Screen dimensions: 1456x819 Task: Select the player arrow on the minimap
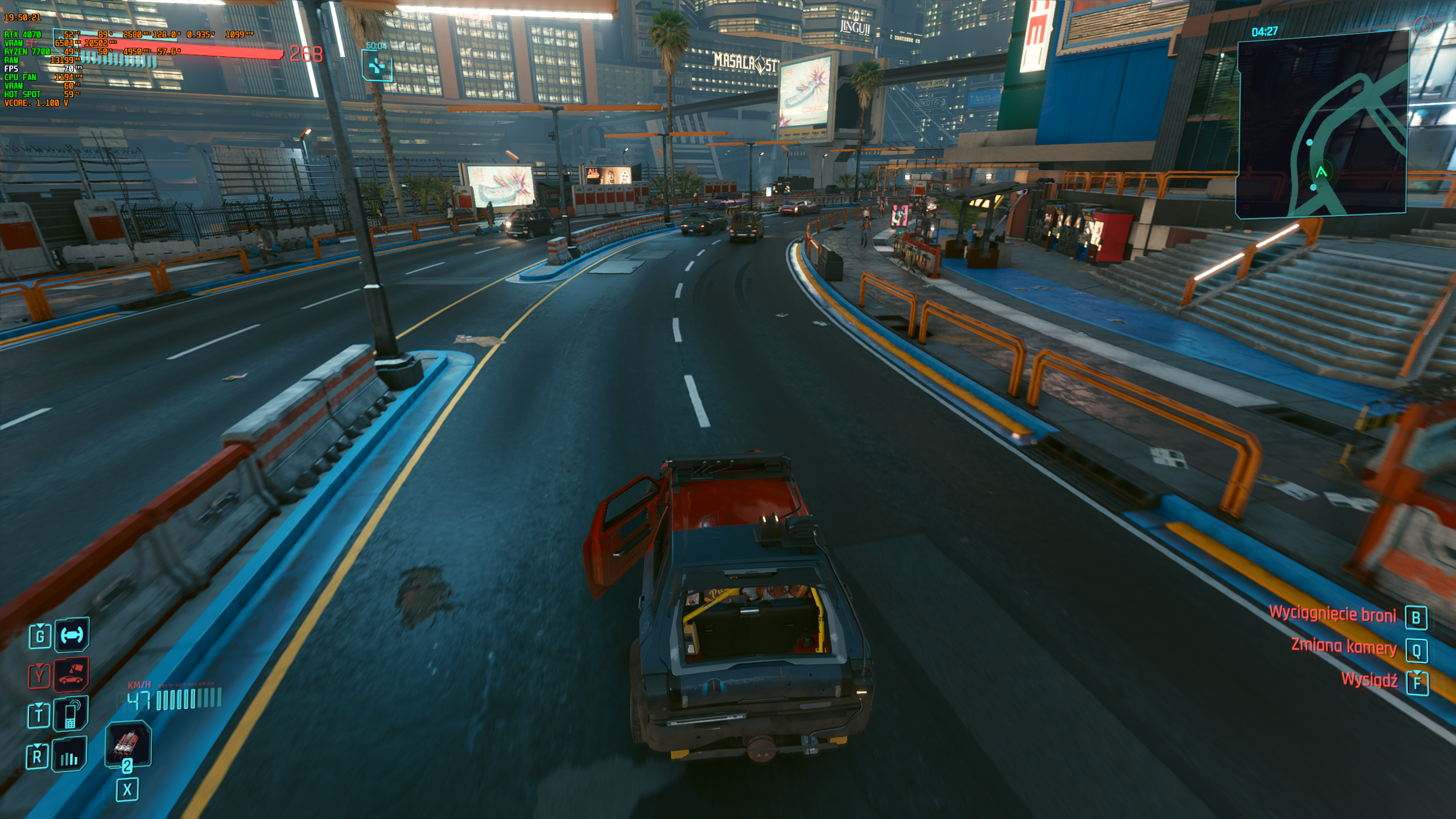click(1321, 171)
